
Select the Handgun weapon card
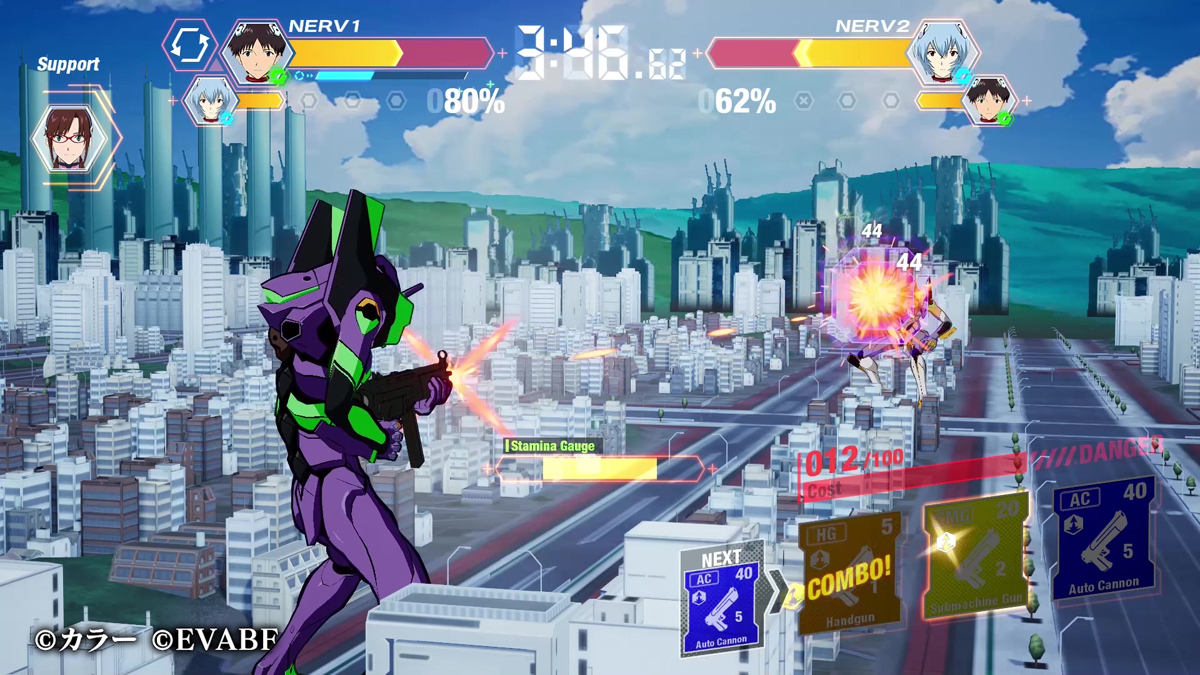tap(850, 572)
